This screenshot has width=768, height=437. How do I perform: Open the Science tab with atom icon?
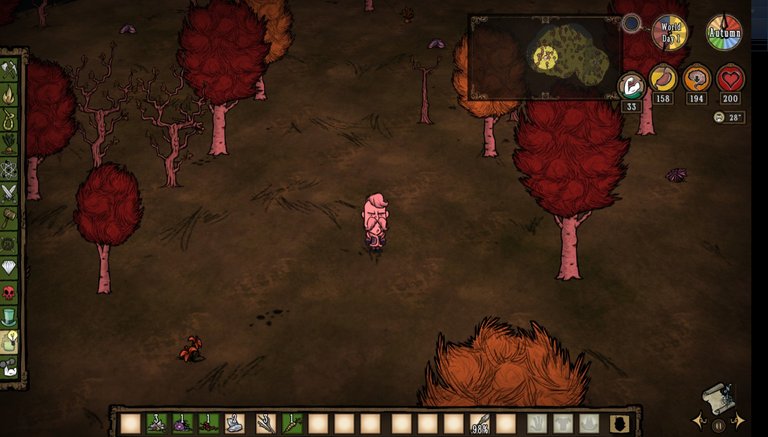pyautogui.click(x=10, y=168)
